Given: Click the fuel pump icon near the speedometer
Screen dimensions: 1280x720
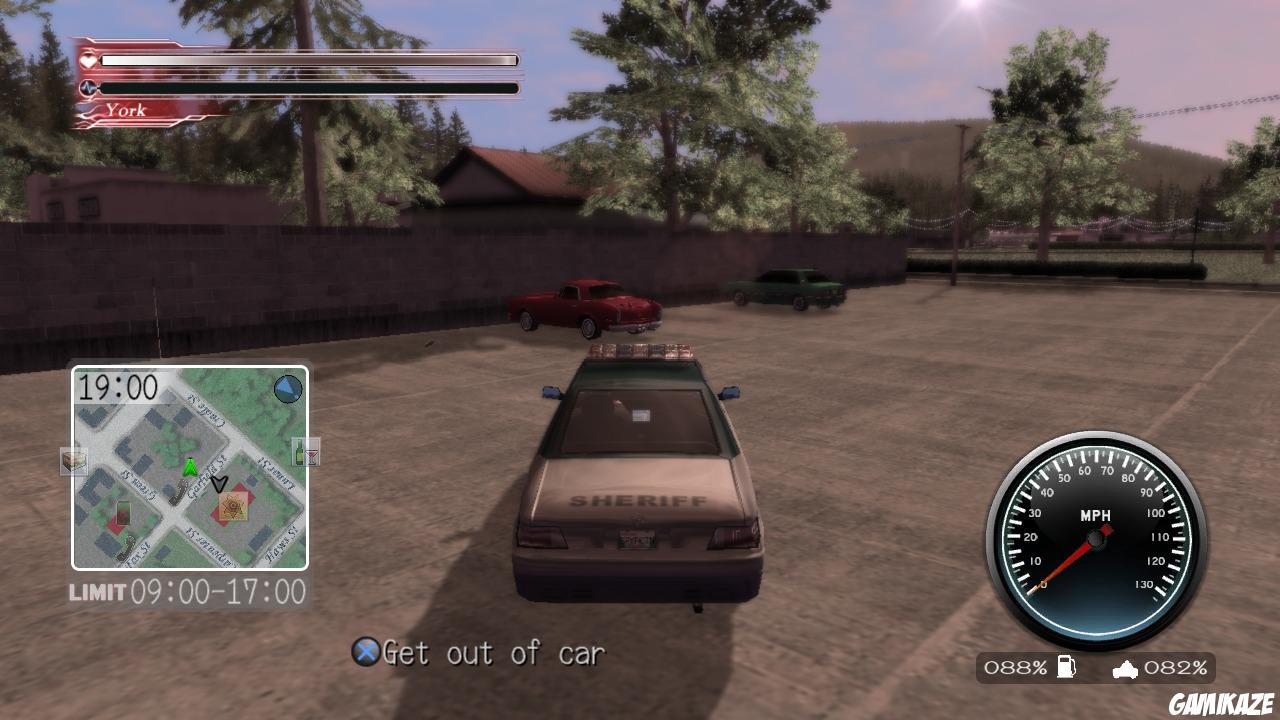Looking at the screenshot, I should click(1066, 666).
